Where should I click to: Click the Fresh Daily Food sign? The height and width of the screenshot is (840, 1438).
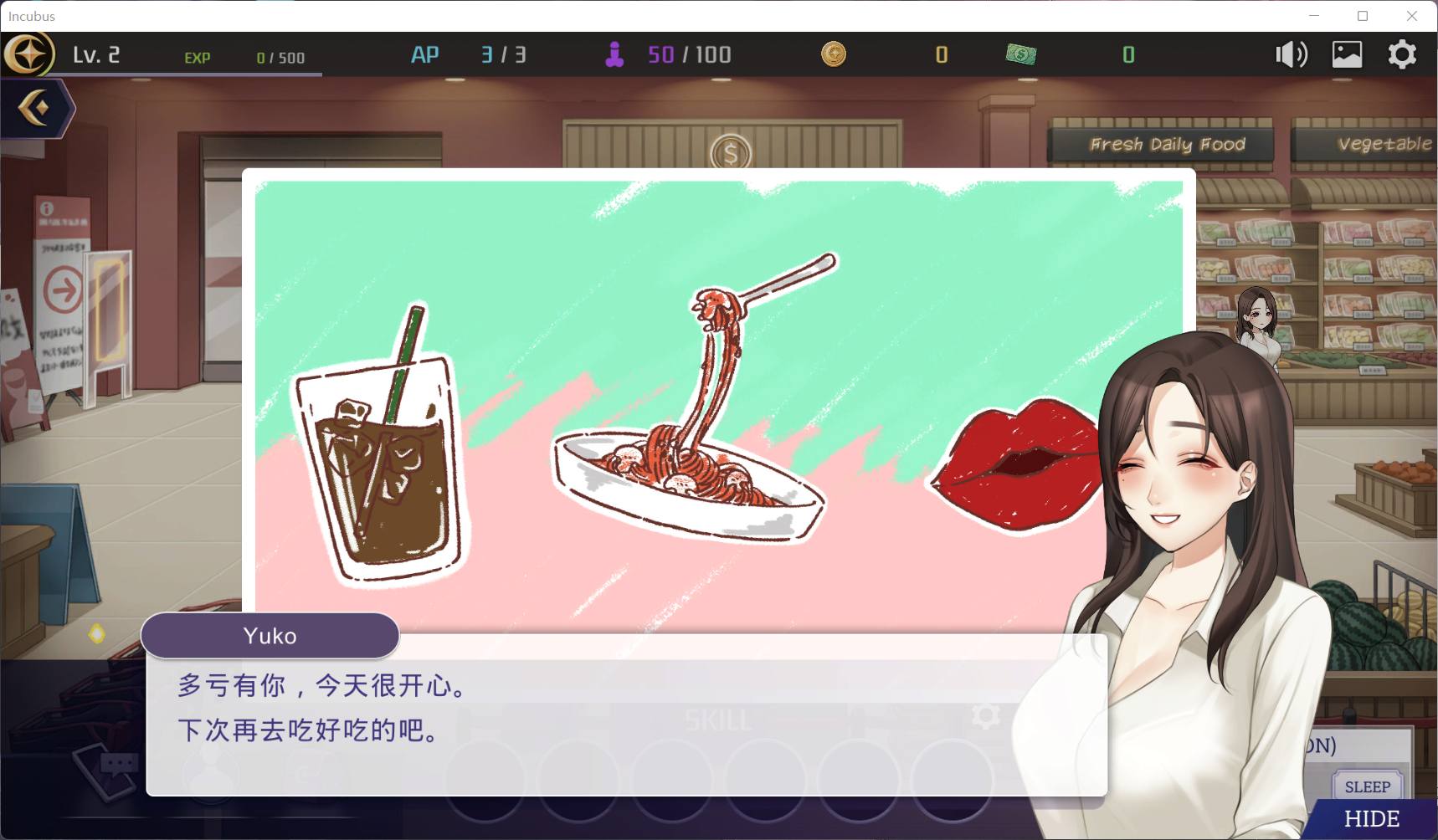click(x=1167, y=143)
